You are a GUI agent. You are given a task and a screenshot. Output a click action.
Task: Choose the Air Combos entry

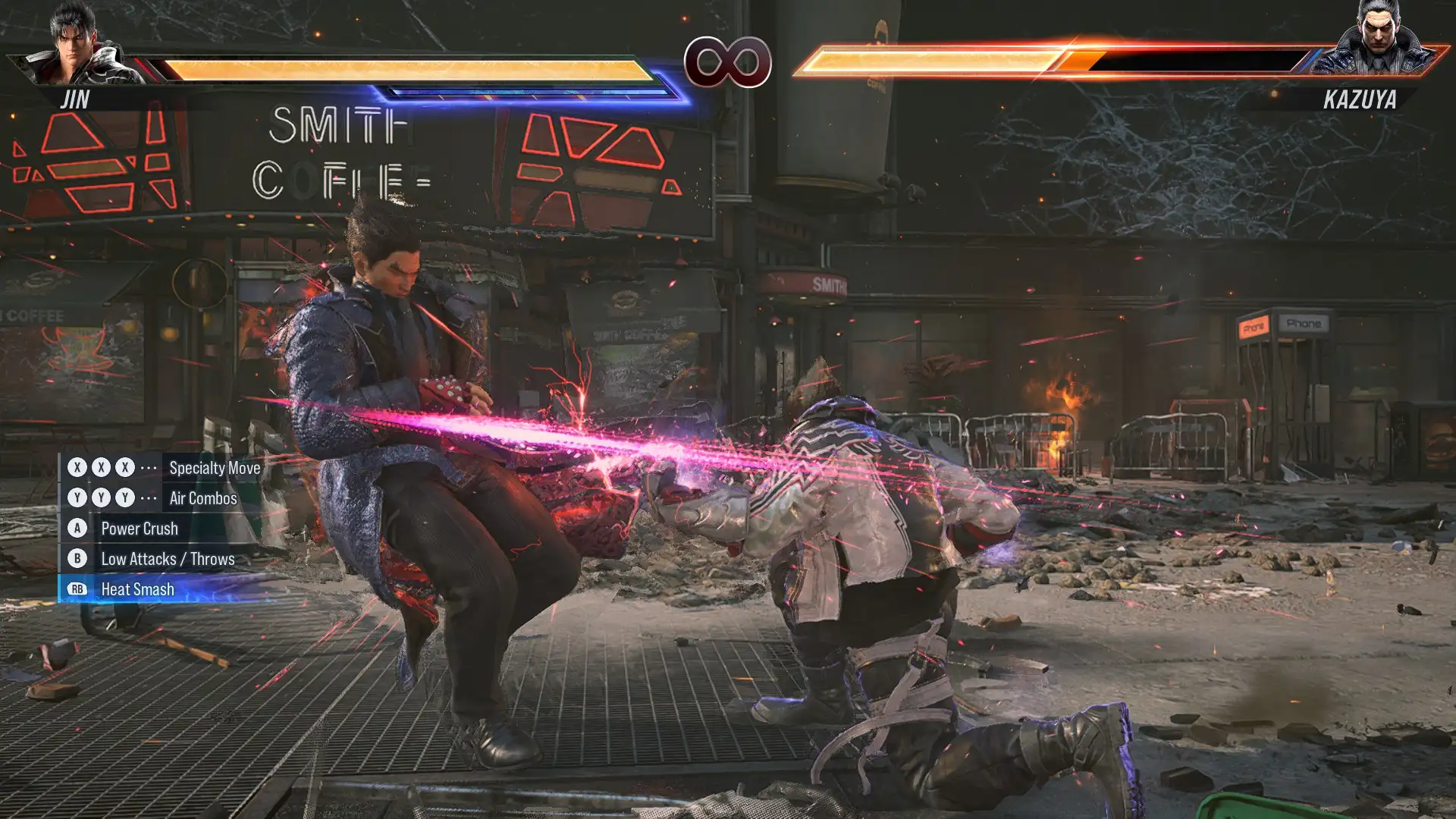[202, 498]
